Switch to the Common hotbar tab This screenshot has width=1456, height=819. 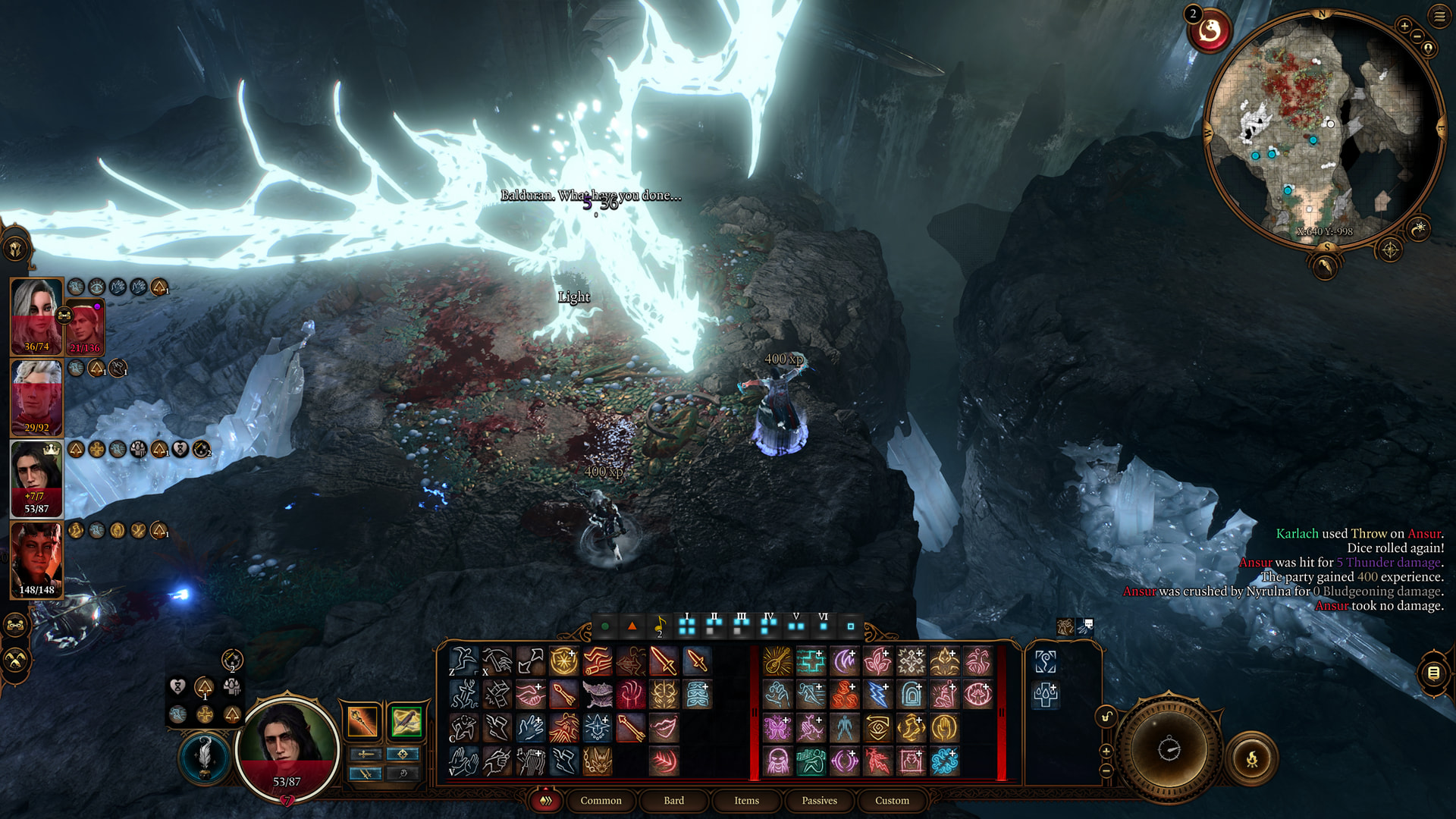(601, 800)
